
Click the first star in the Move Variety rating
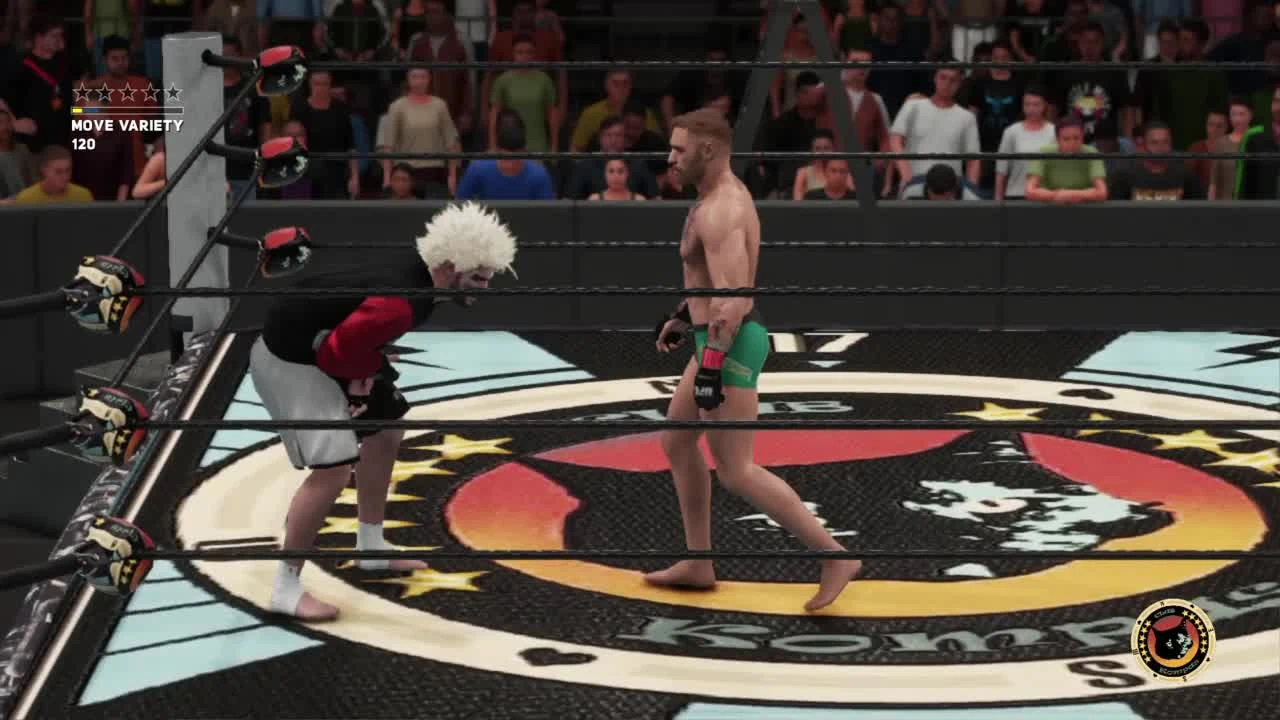pos(82,92)
